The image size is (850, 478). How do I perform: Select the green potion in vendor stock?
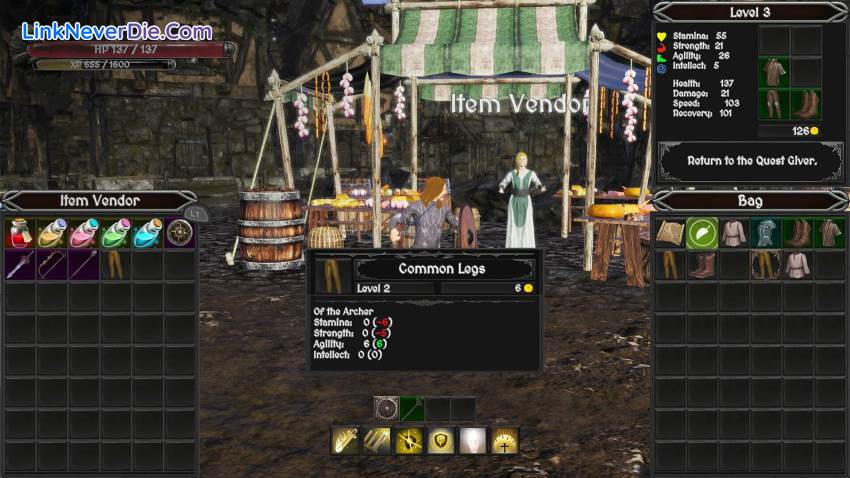(x=116, y=233)
